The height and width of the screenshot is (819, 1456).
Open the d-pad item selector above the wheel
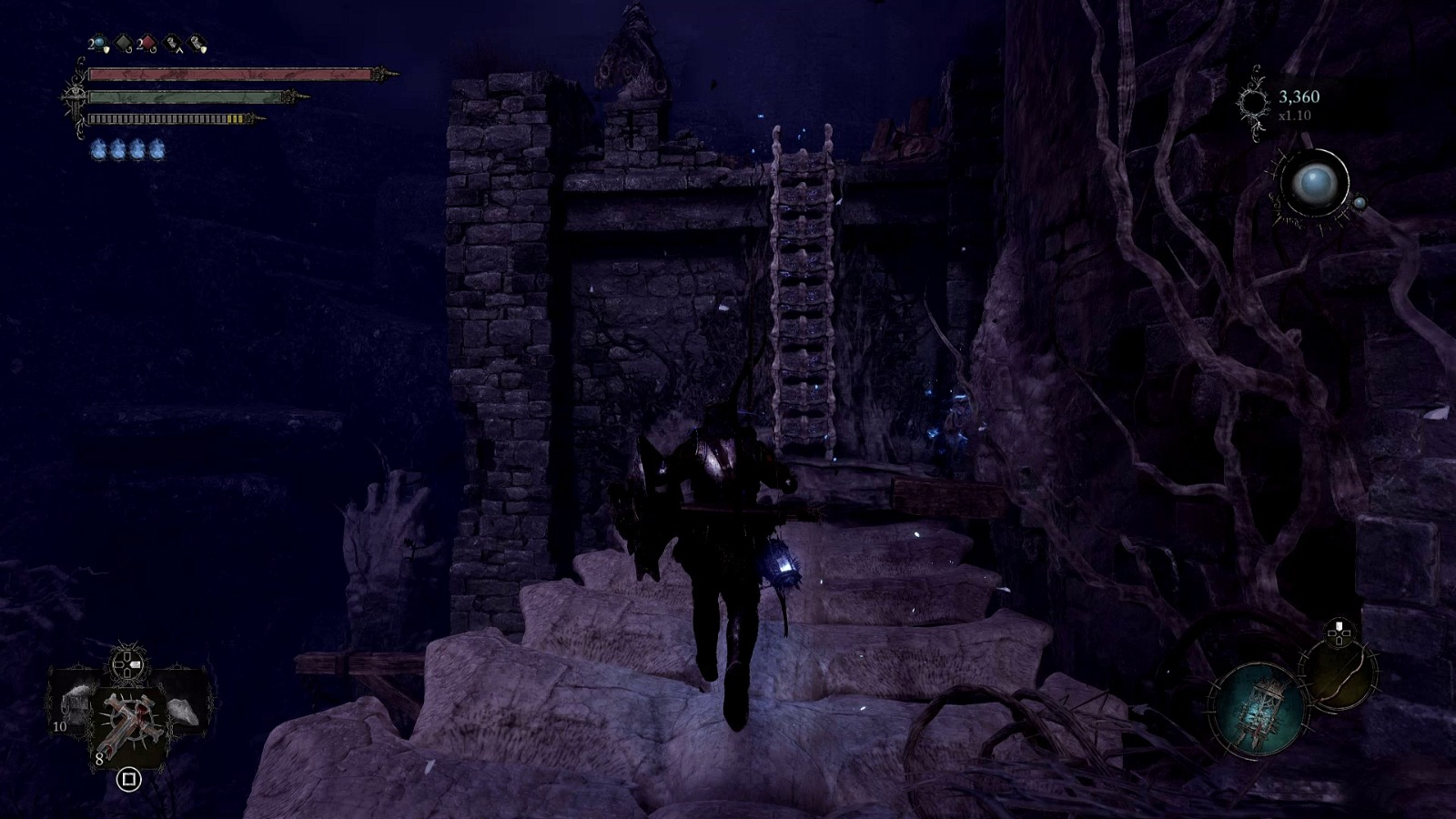click(x=126, y=663)
